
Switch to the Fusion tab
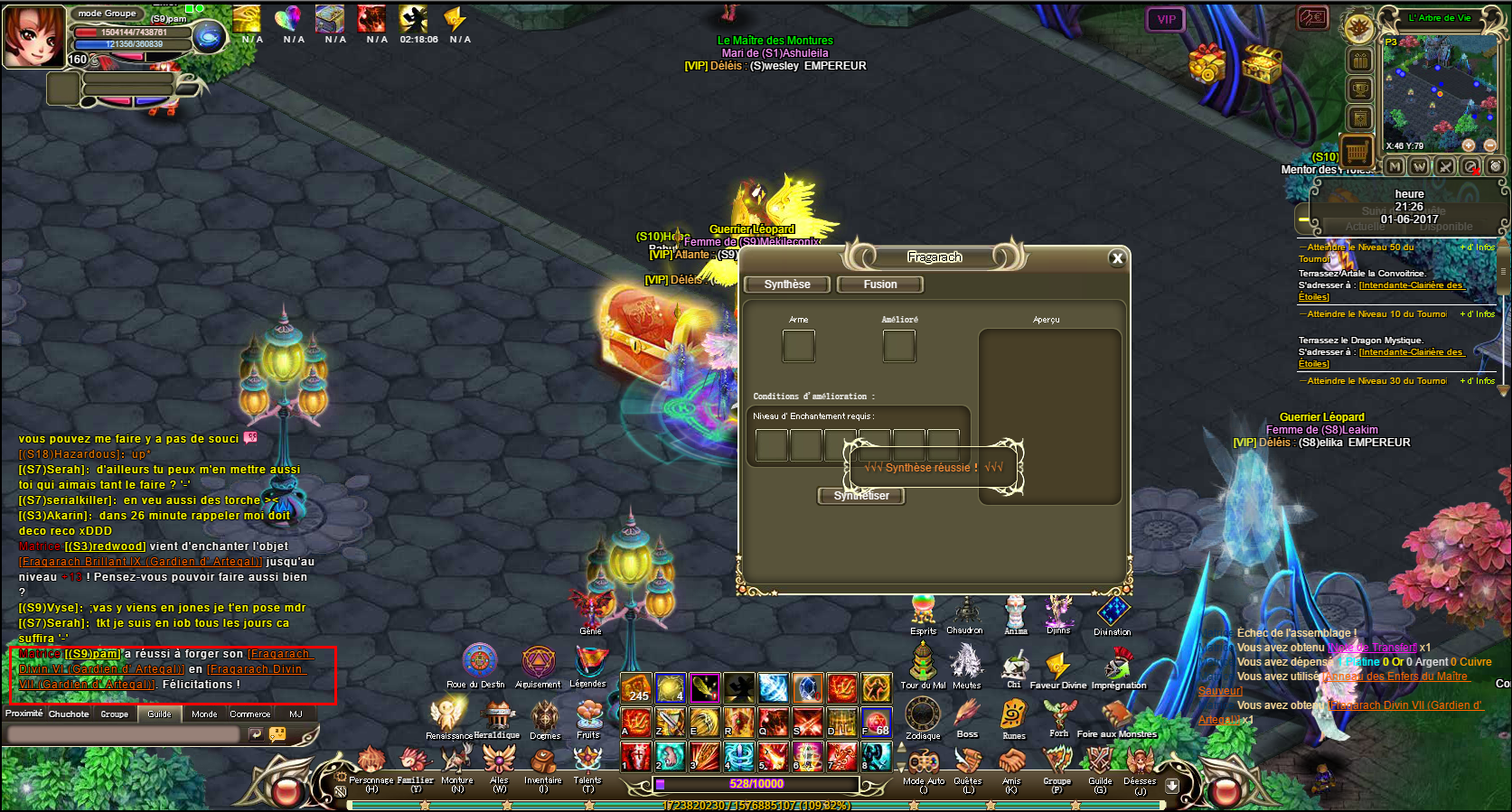pos(880,285)
